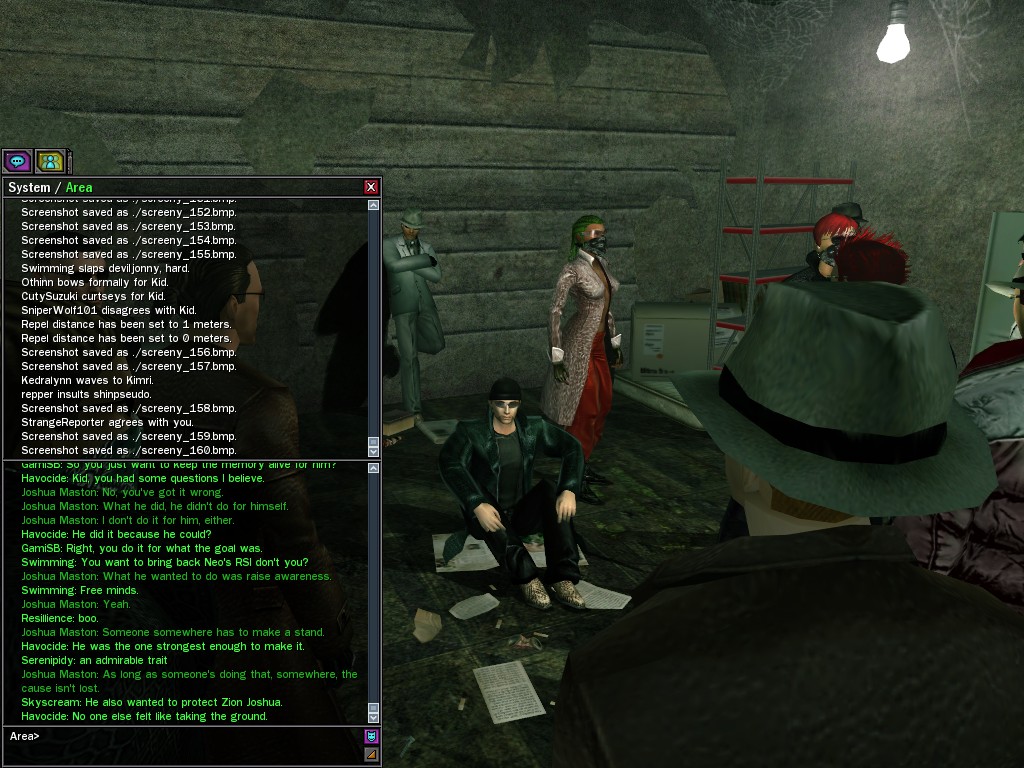Select the green Area channel label
1024x768 pixels.
(x=79, y=188)
